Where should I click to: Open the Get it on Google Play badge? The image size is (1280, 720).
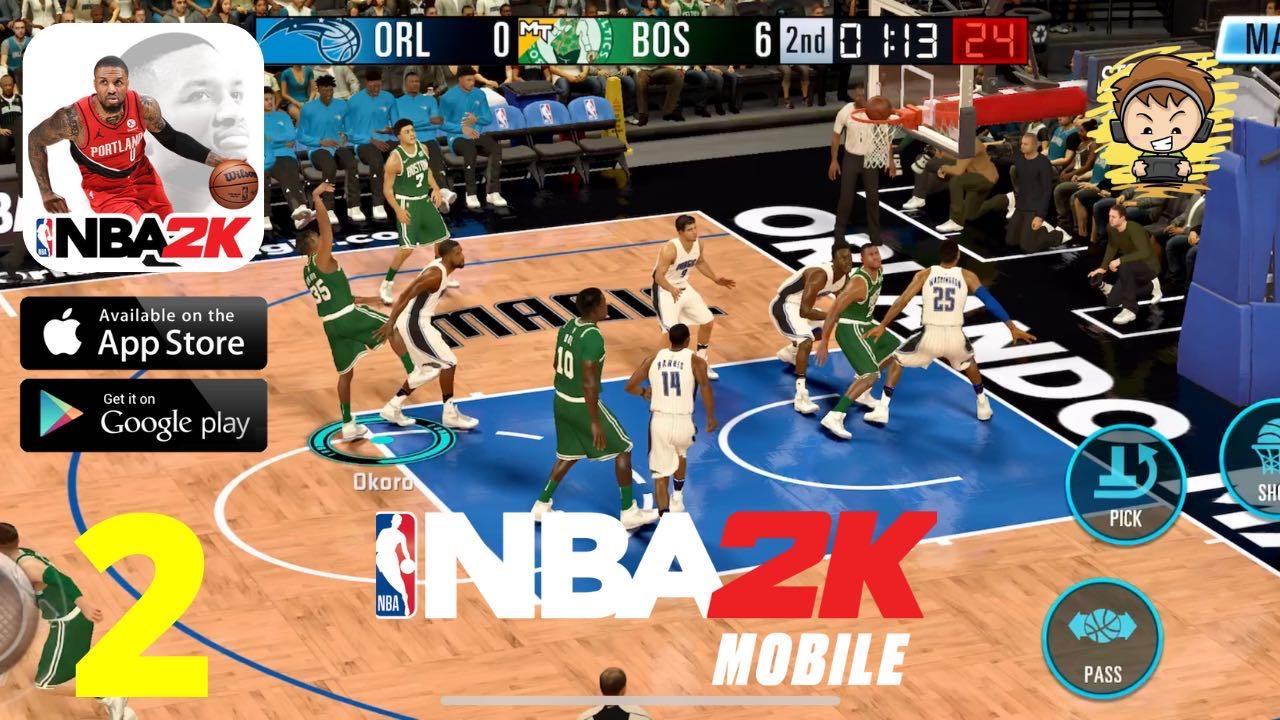(145, 414)
